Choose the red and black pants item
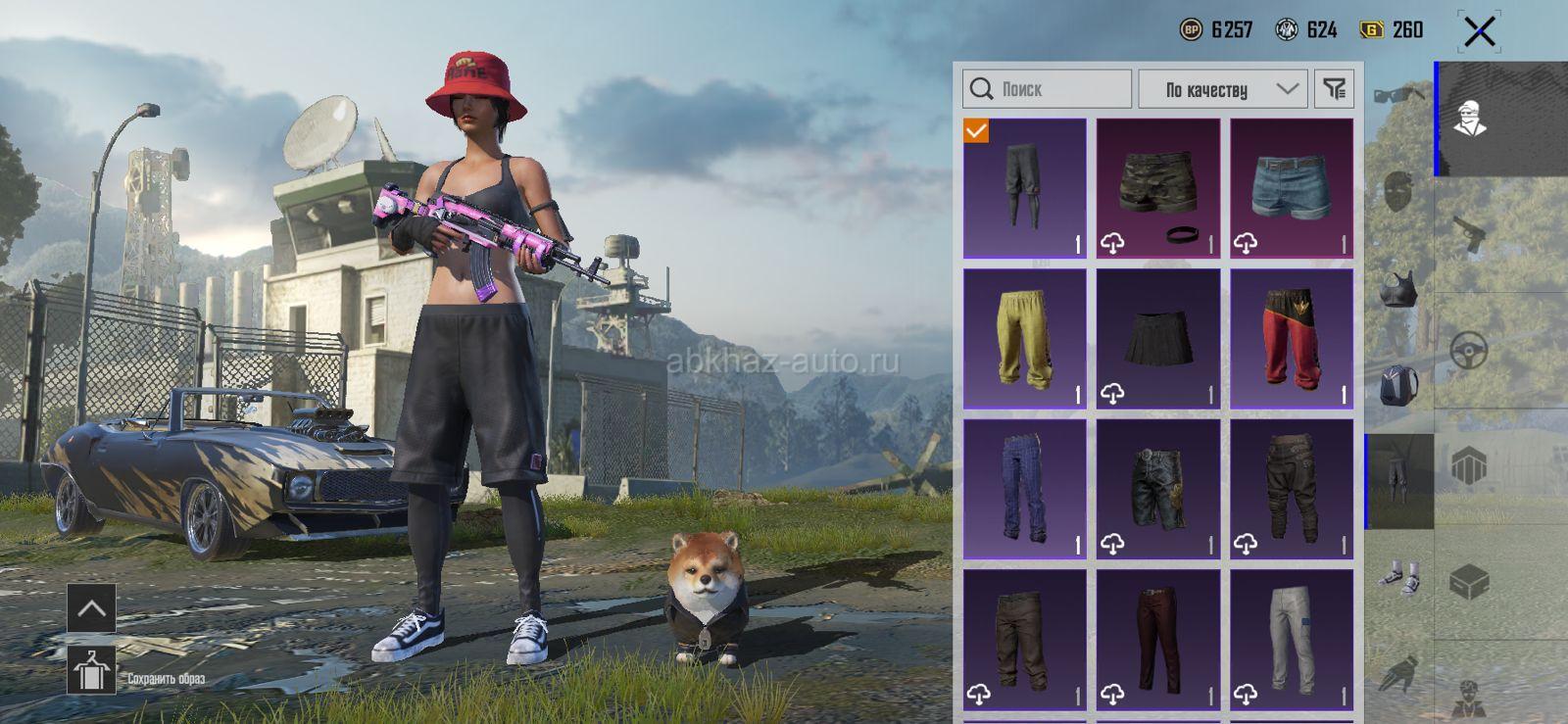This screenshot has height=724, width=1568. (x=1292, y=339)
